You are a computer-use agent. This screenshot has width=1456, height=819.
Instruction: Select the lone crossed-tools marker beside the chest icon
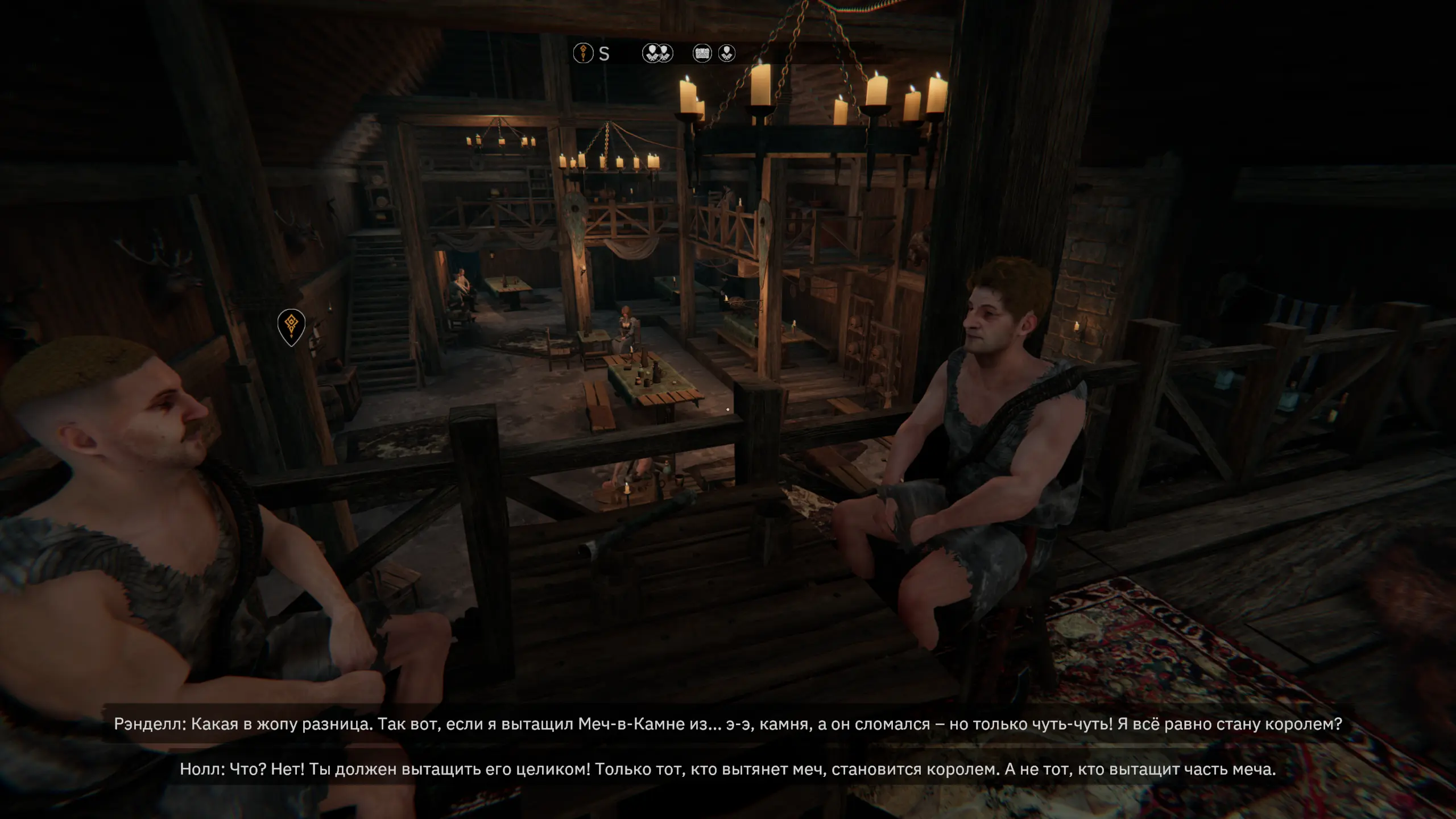pyautogui.click(x=727, y=53)
